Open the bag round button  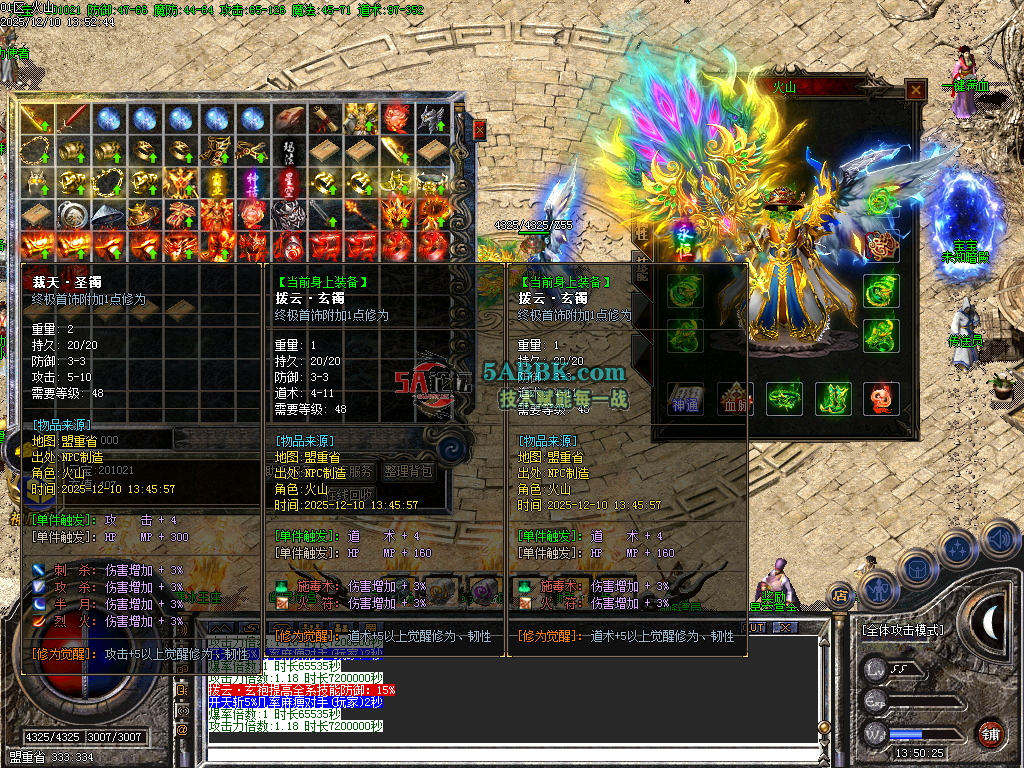tap(916, 568)
